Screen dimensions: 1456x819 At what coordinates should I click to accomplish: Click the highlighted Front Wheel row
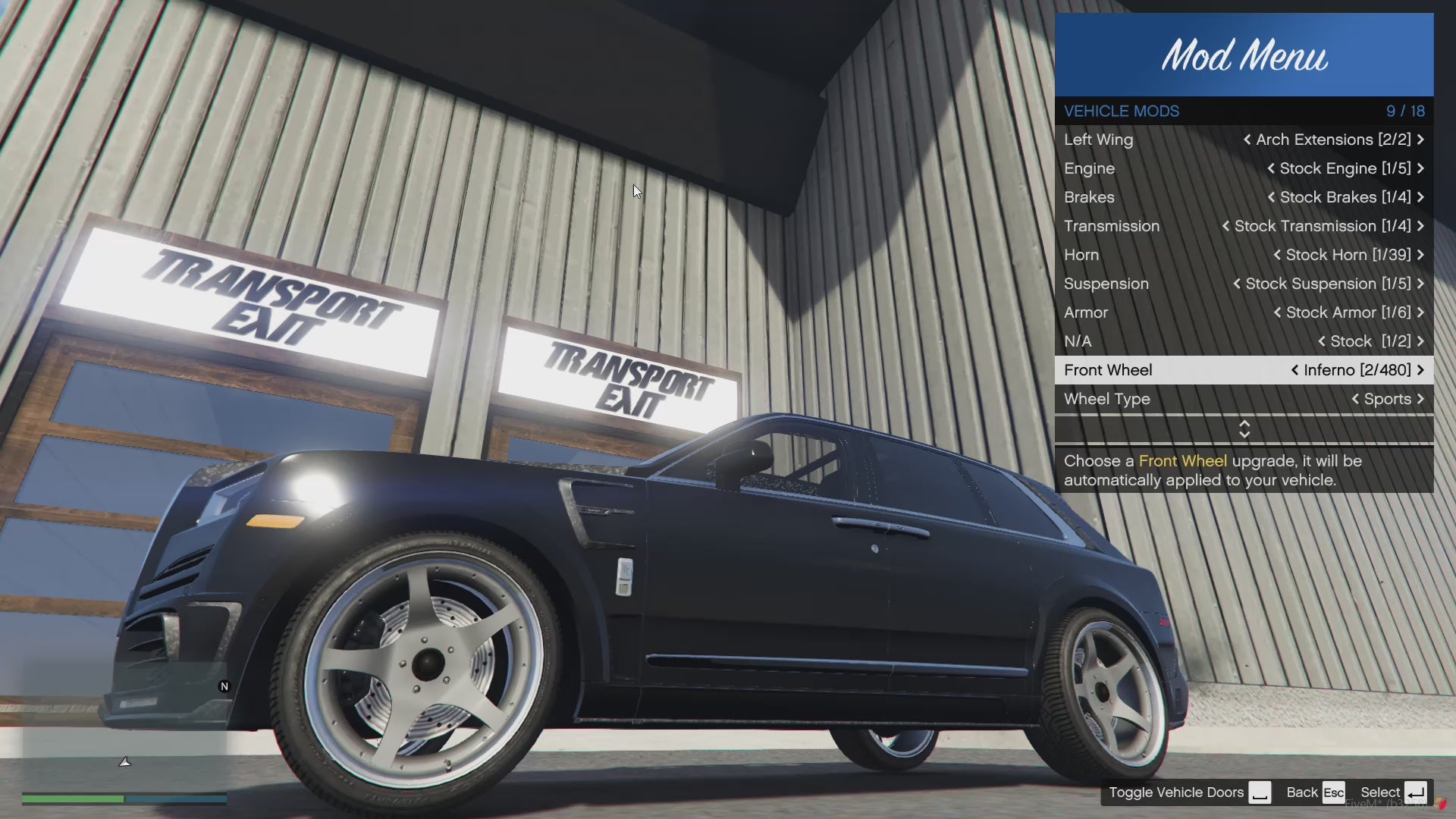pos(1244,370)
